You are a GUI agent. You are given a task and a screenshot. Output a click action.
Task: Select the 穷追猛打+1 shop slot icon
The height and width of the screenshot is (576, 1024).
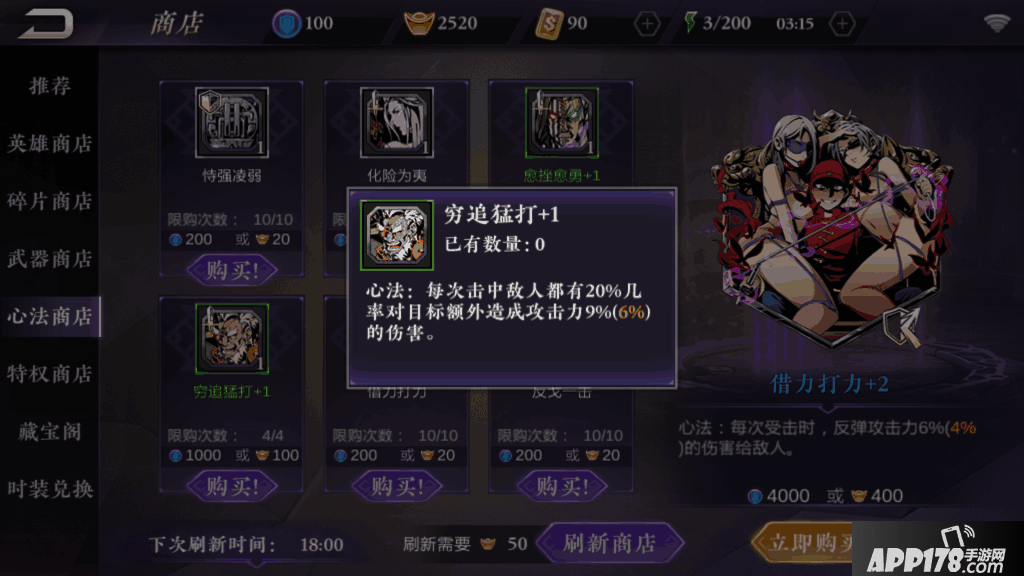coord(232,338)
